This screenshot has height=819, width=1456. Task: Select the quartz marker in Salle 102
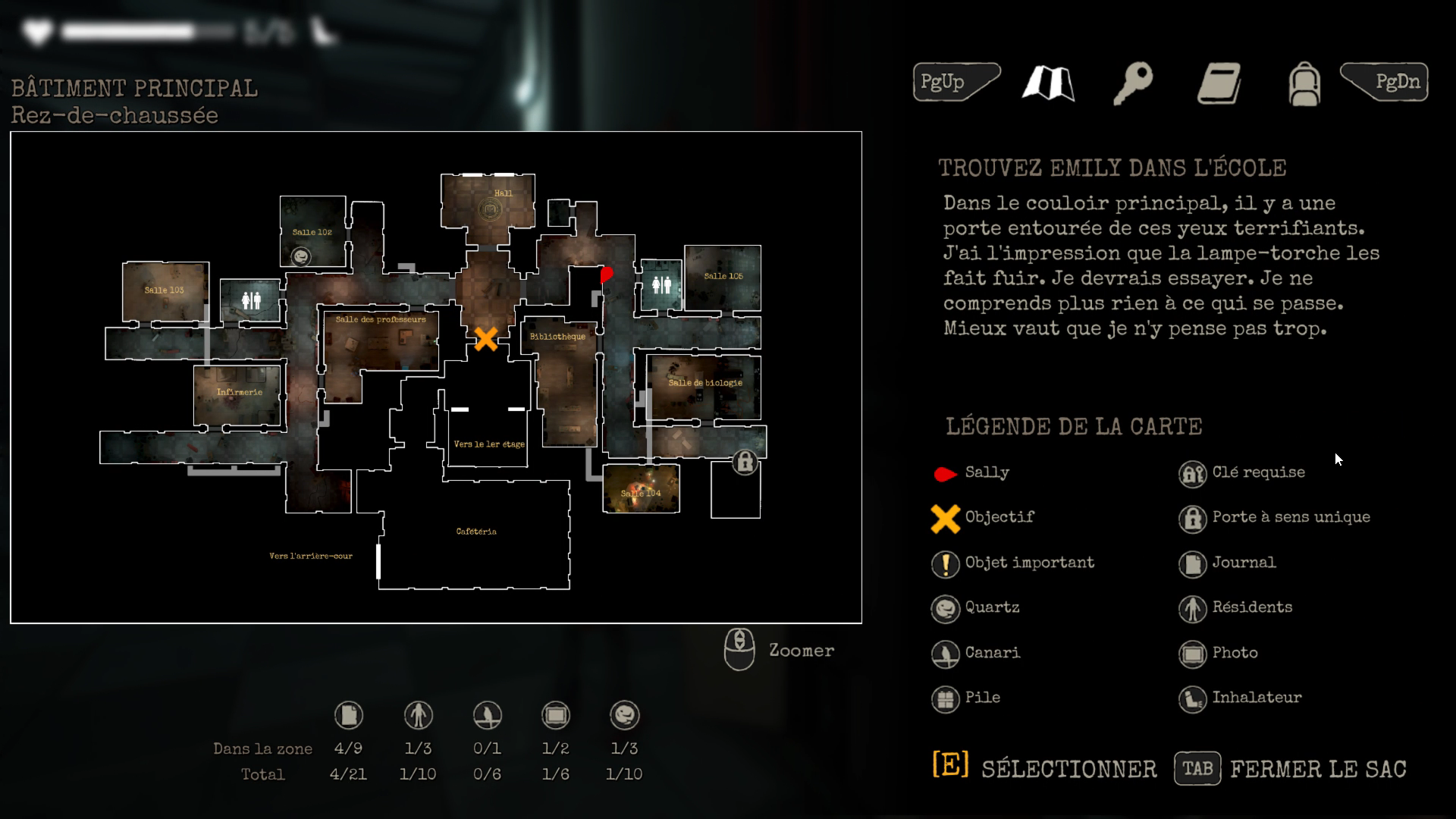pos(301,257)
